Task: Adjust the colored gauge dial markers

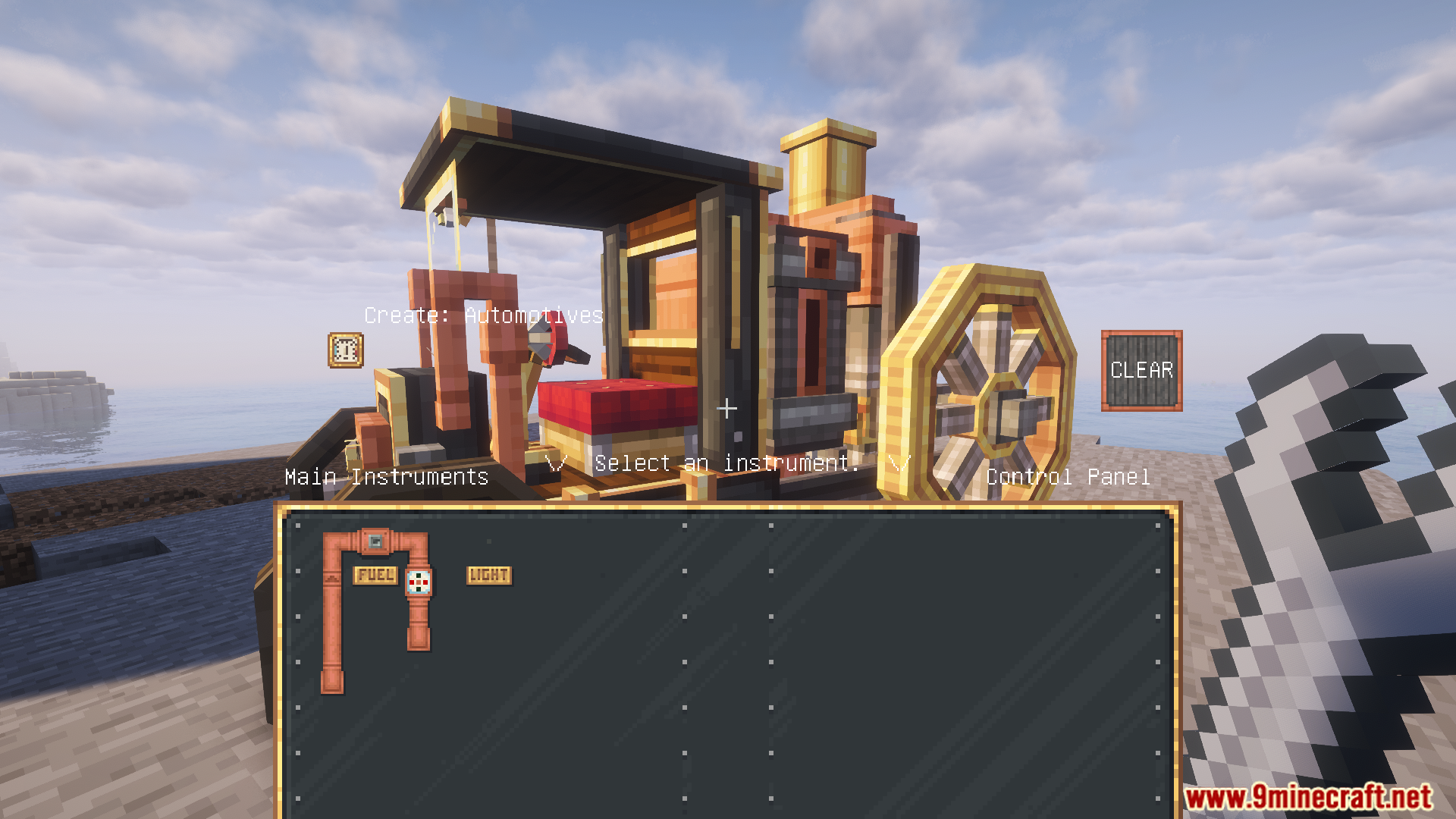Action: [x=419, y=582]
